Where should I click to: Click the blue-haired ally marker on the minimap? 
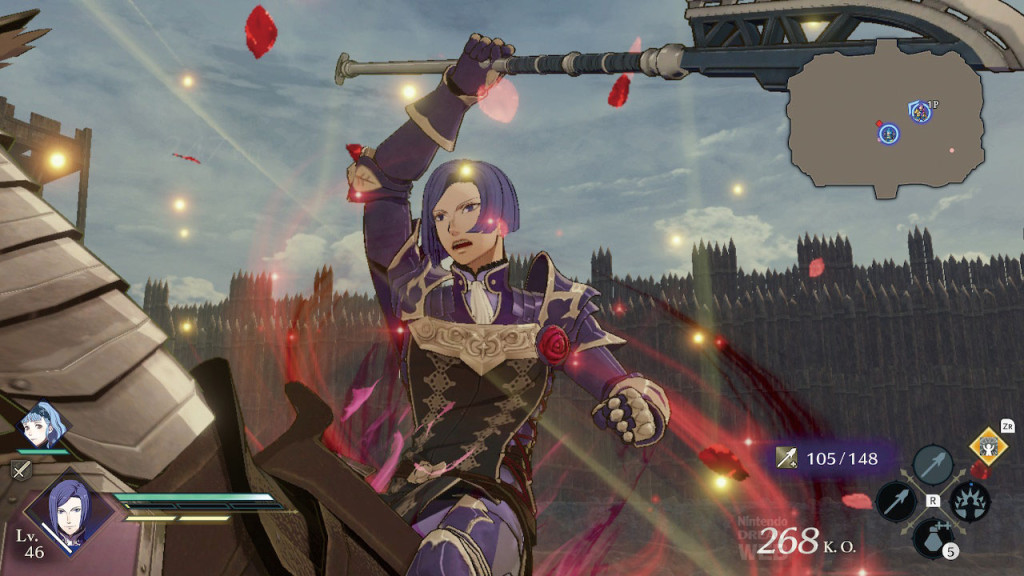coord(888,133)
